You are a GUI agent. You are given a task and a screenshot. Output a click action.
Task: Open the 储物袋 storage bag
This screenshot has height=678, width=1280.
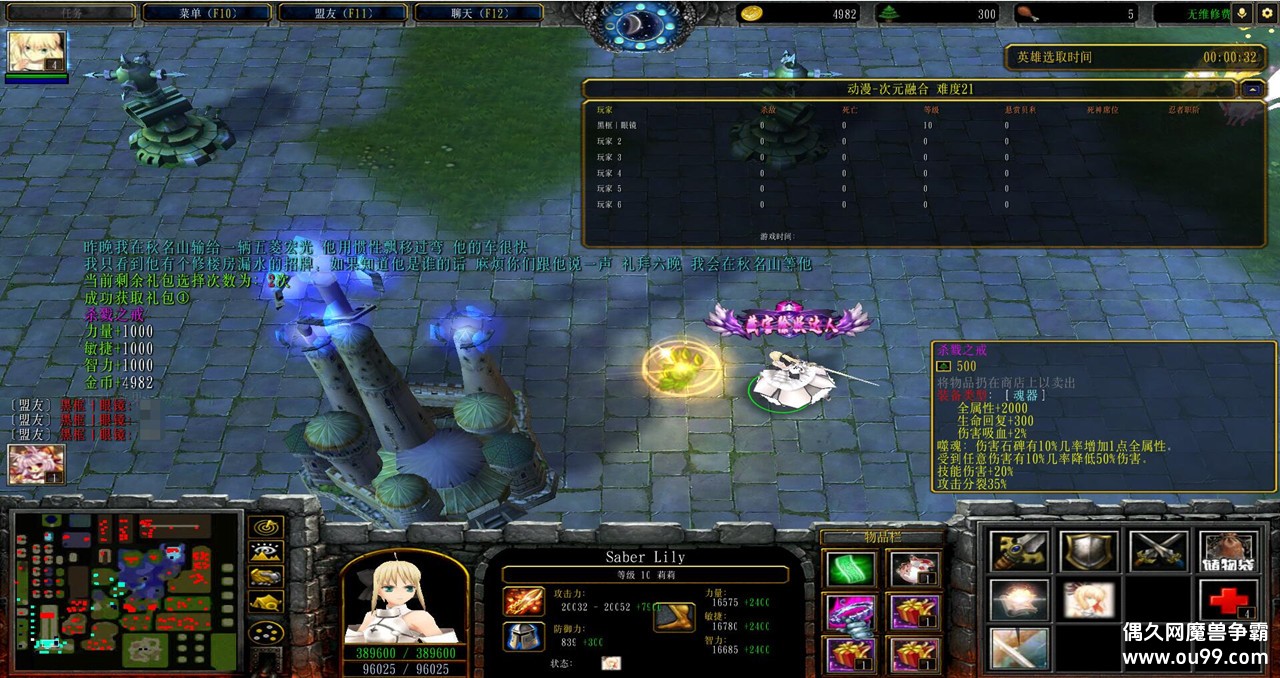(x=1227, y=551)
